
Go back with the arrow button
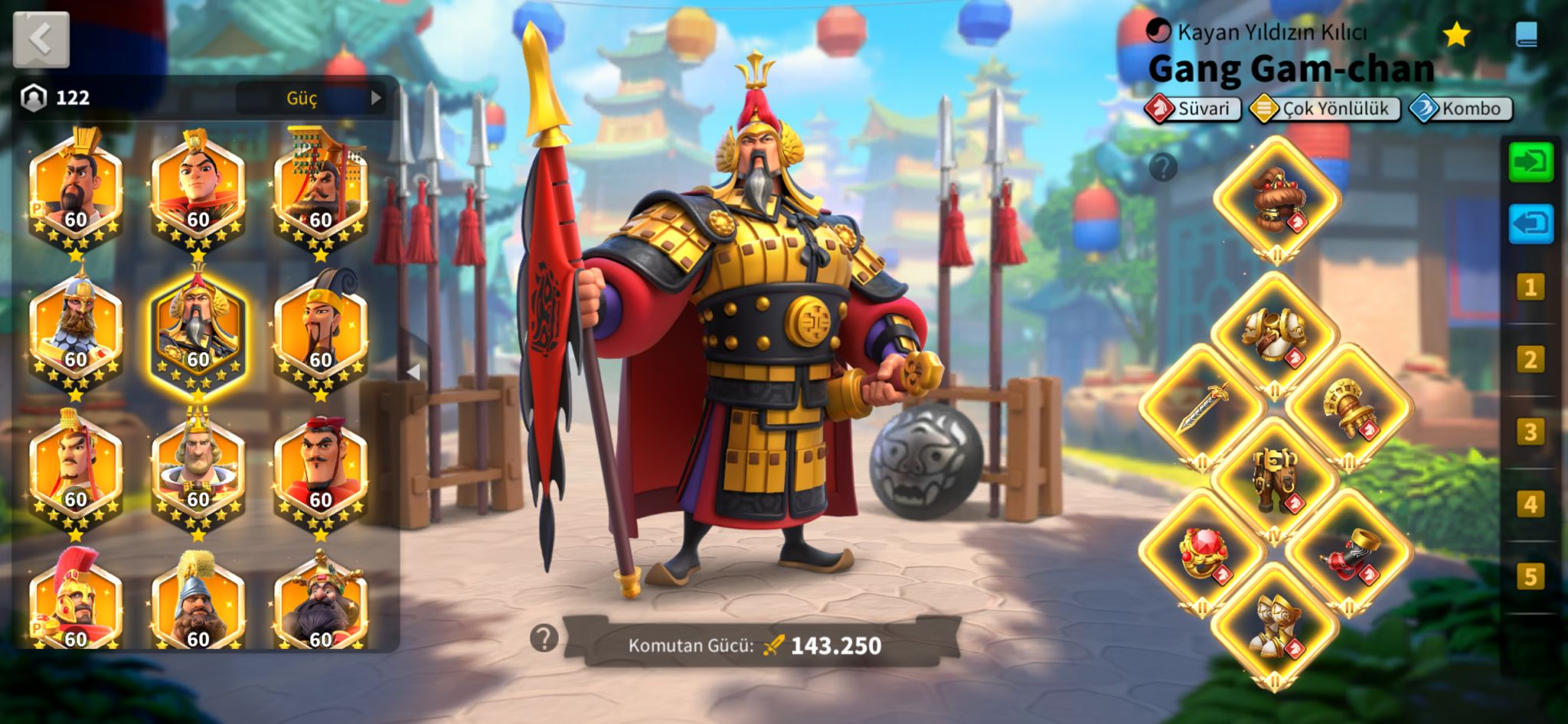(41, 40)
